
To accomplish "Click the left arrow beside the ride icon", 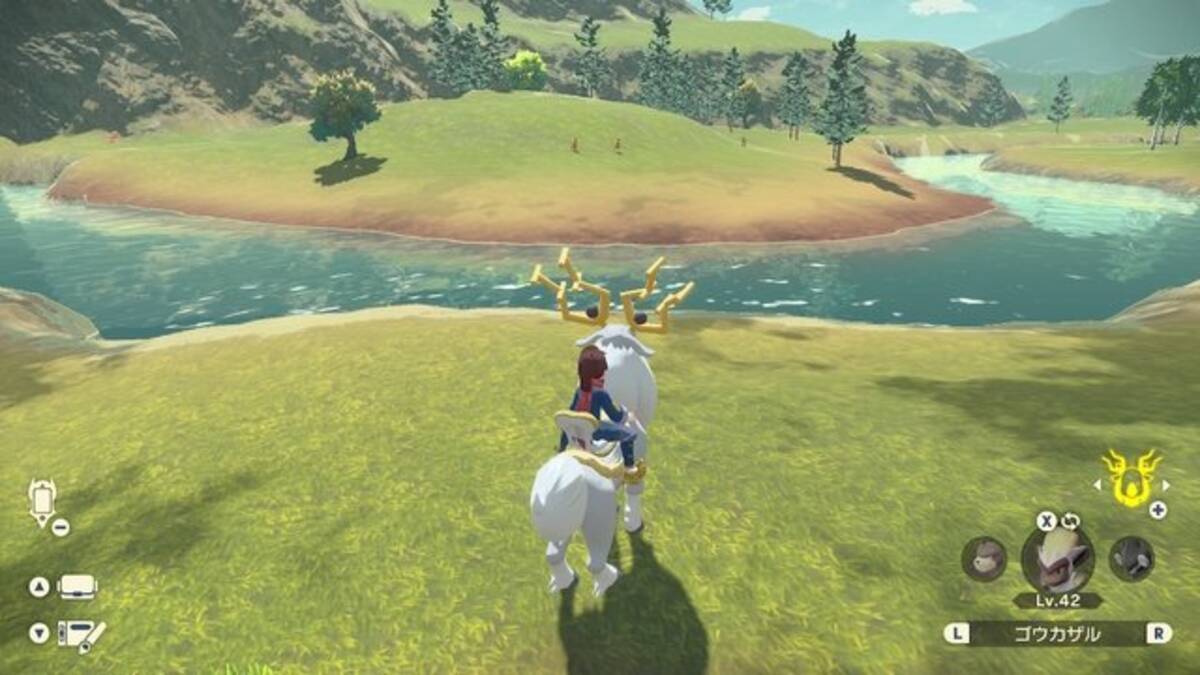I will coord(1095,486).
